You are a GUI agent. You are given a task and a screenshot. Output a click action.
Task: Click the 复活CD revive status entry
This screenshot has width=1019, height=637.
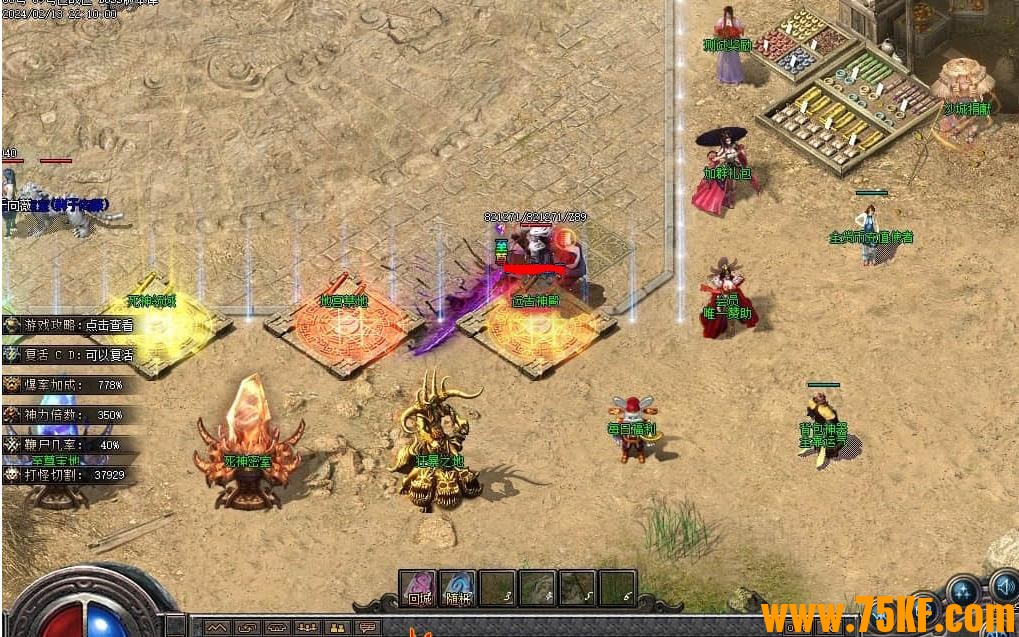[70, 354]
